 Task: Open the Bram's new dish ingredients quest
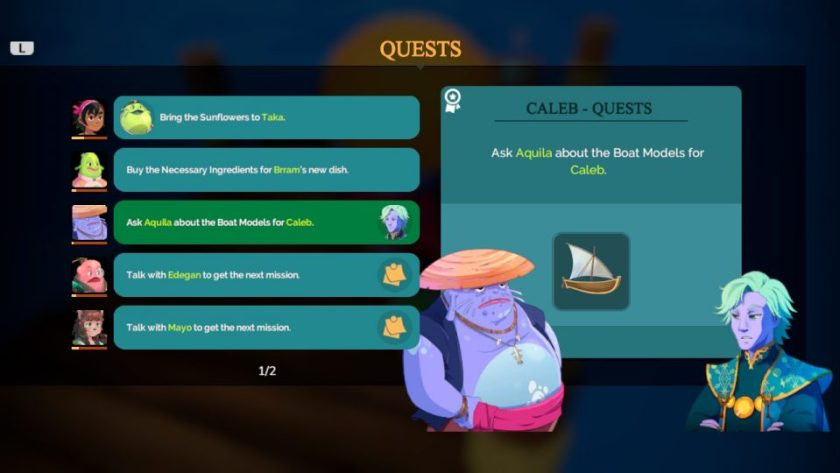coord(266,170)
